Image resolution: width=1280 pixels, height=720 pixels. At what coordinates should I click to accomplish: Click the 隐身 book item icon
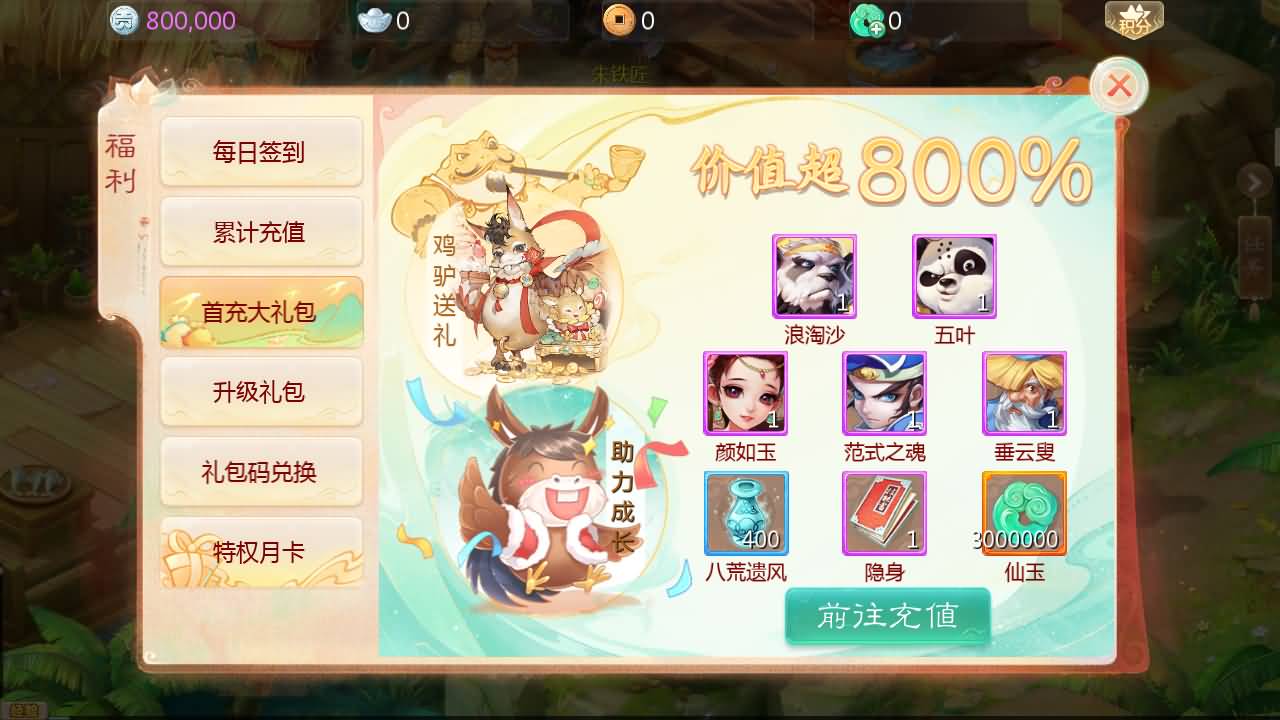click(884, 513)
